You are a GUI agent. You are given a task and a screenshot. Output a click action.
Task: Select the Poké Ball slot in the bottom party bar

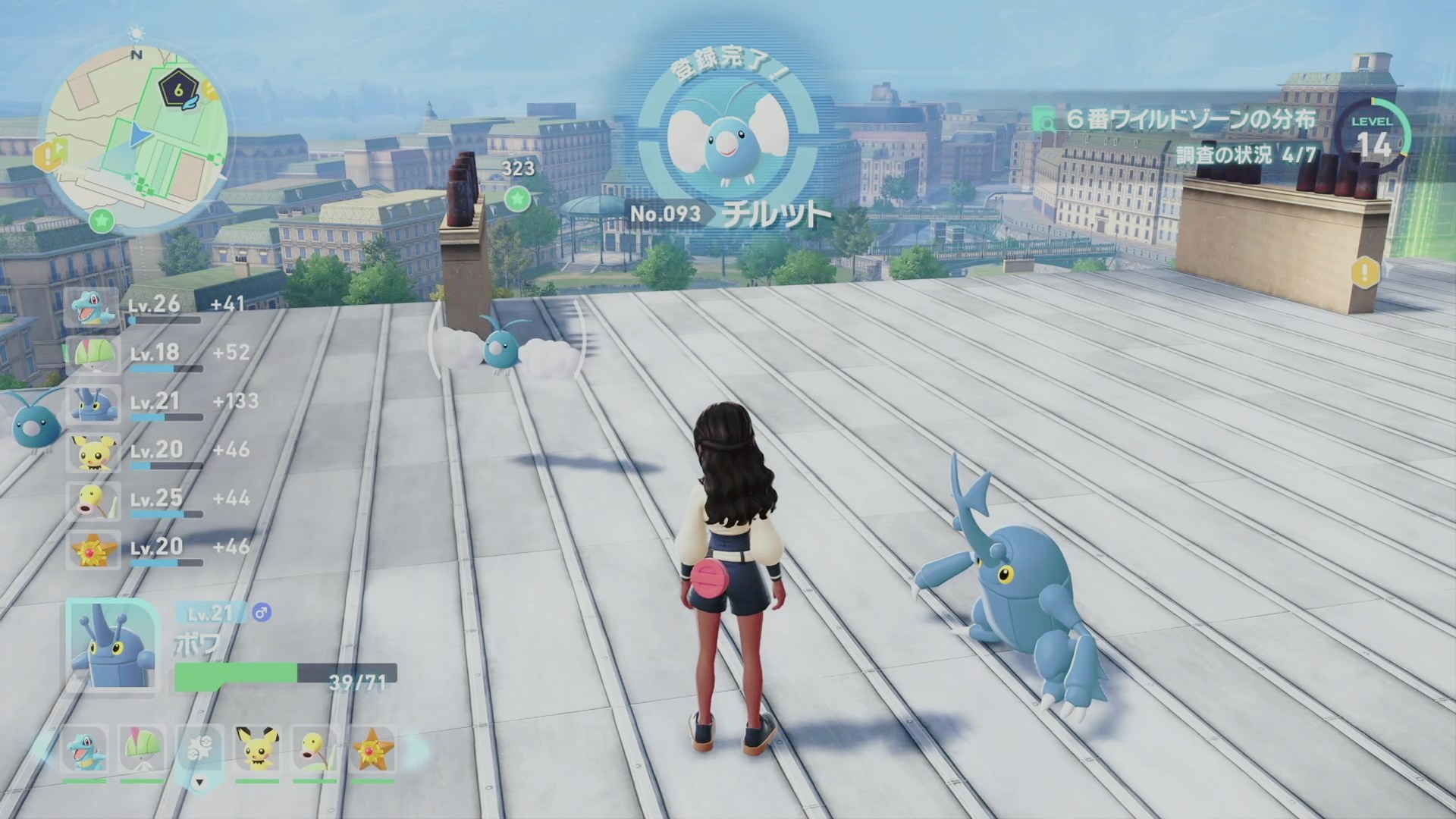(199, 750)
